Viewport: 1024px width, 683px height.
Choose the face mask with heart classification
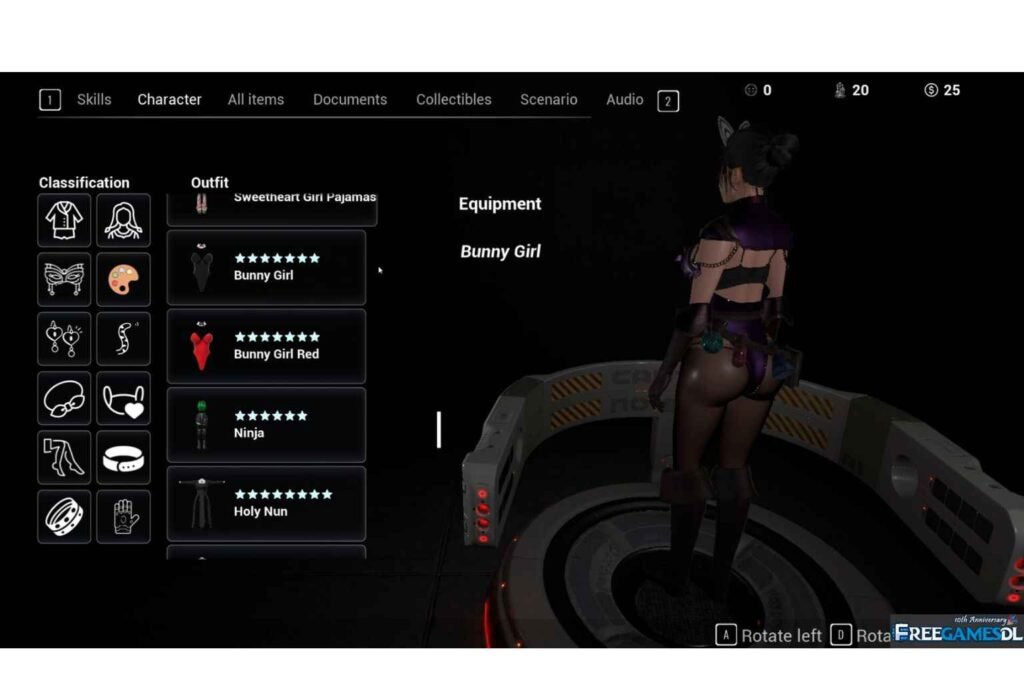pos(124,398)
